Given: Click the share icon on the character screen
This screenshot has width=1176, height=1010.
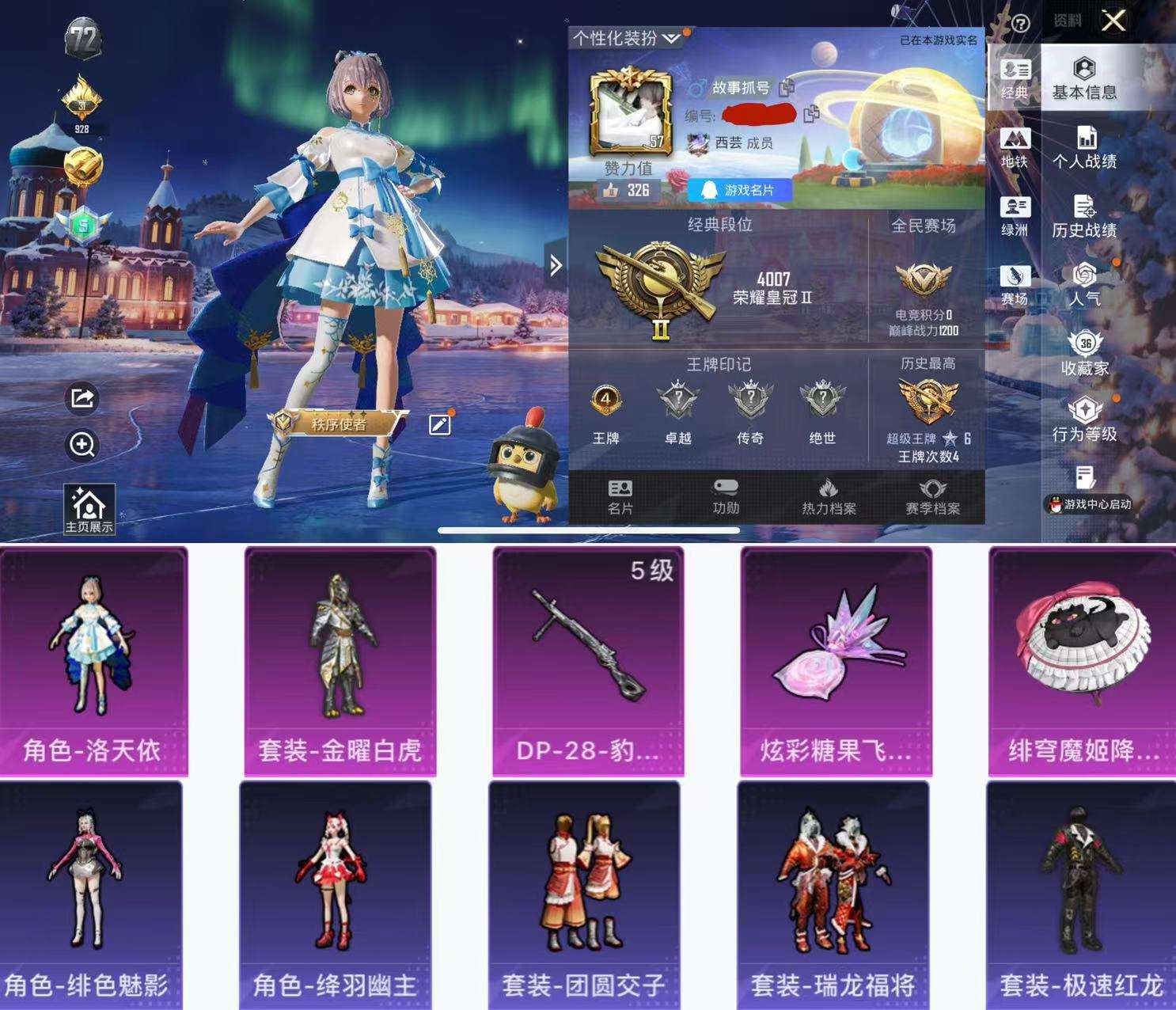Looking at the screenshot, I should (80, 399).
